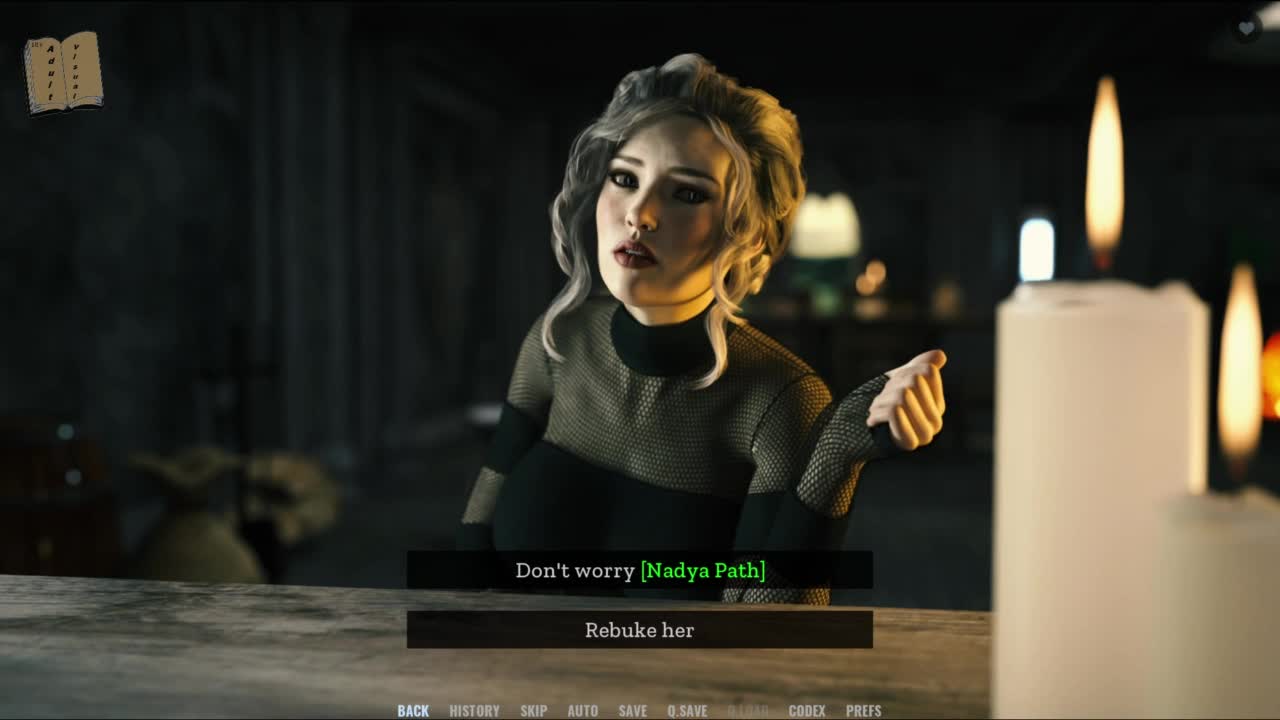Activate SKIP in the quick menu
Image resolution: width=1280 pixels, height=720 pixels.
coord(533,711)
